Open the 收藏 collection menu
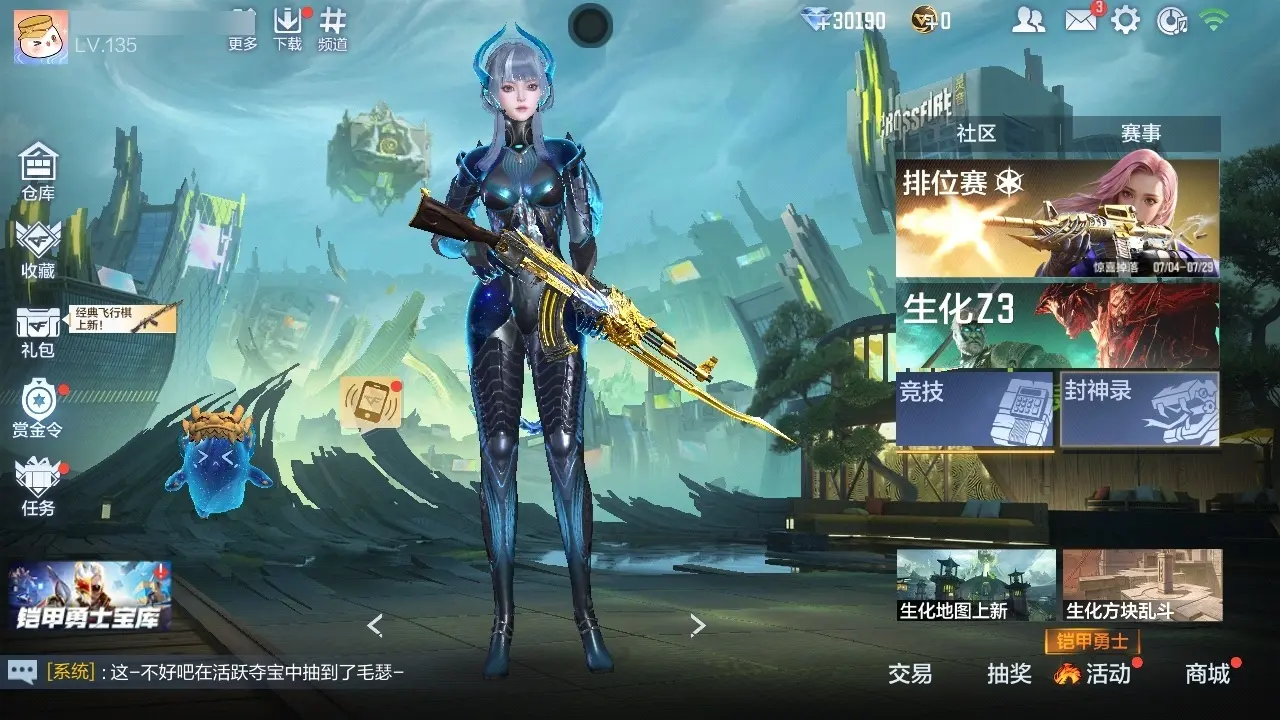Image resolution: width=1280 pixels, height=720 pixels. click(x=38, y=248)
